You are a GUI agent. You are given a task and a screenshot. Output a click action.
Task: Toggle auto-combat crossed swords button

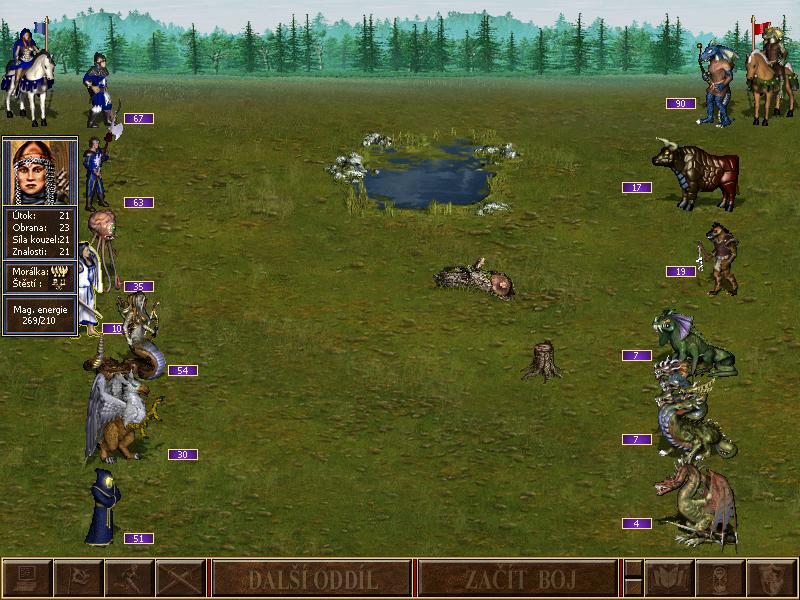180,578
